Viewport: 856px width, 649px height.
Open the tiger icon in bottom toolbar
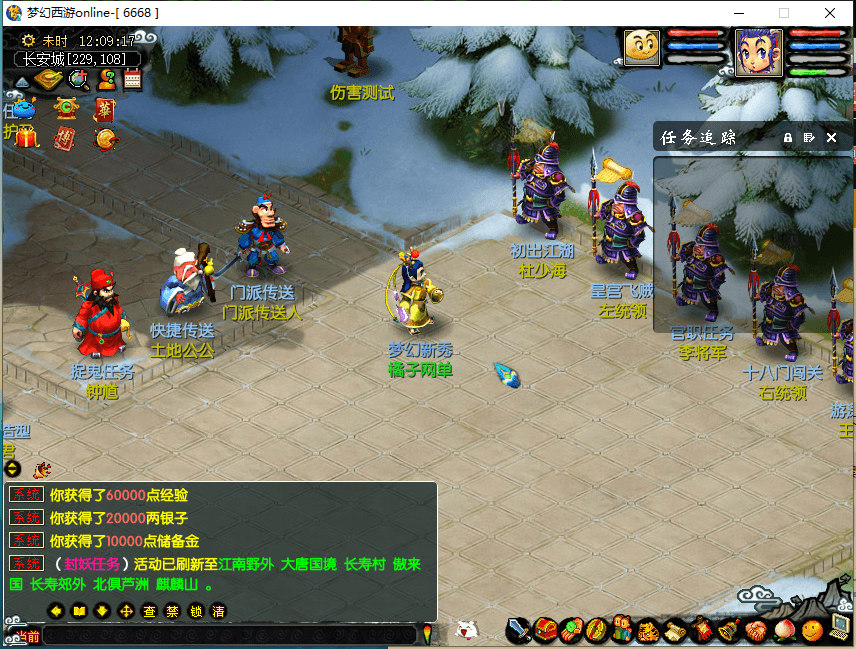pos(649,630)
